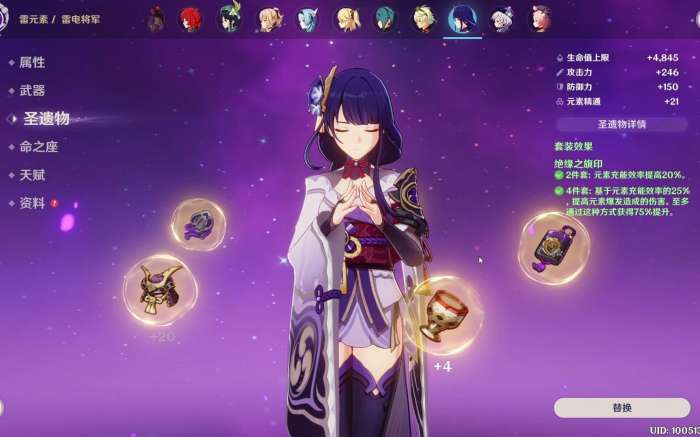Click the 圣遗物详情 artifact details button
The width and height of the screenshot is (700, 437).
621,124
